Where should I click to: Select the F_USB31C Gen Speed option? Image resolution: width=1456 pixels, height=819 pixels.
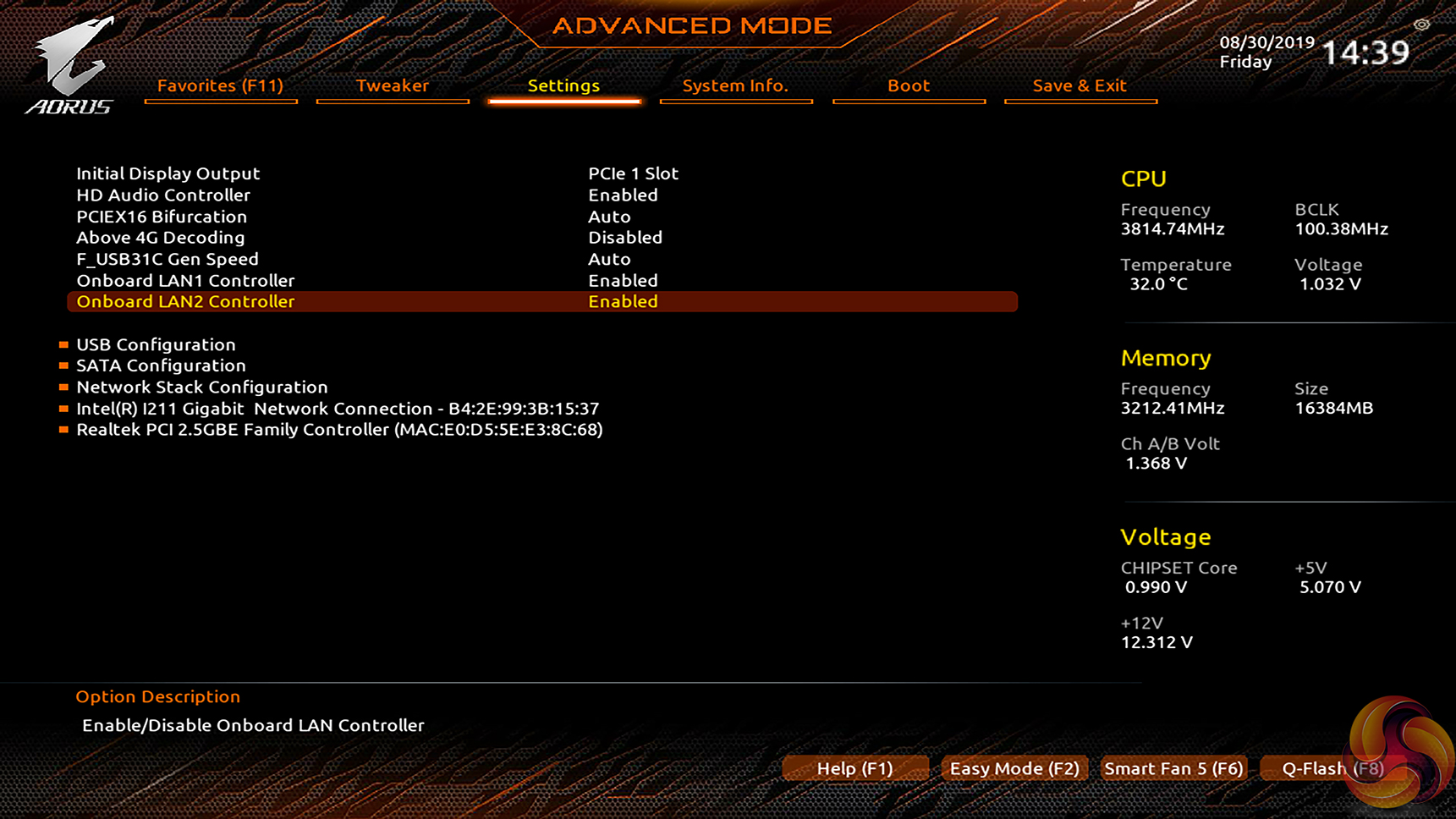click(x=168, y=259)
